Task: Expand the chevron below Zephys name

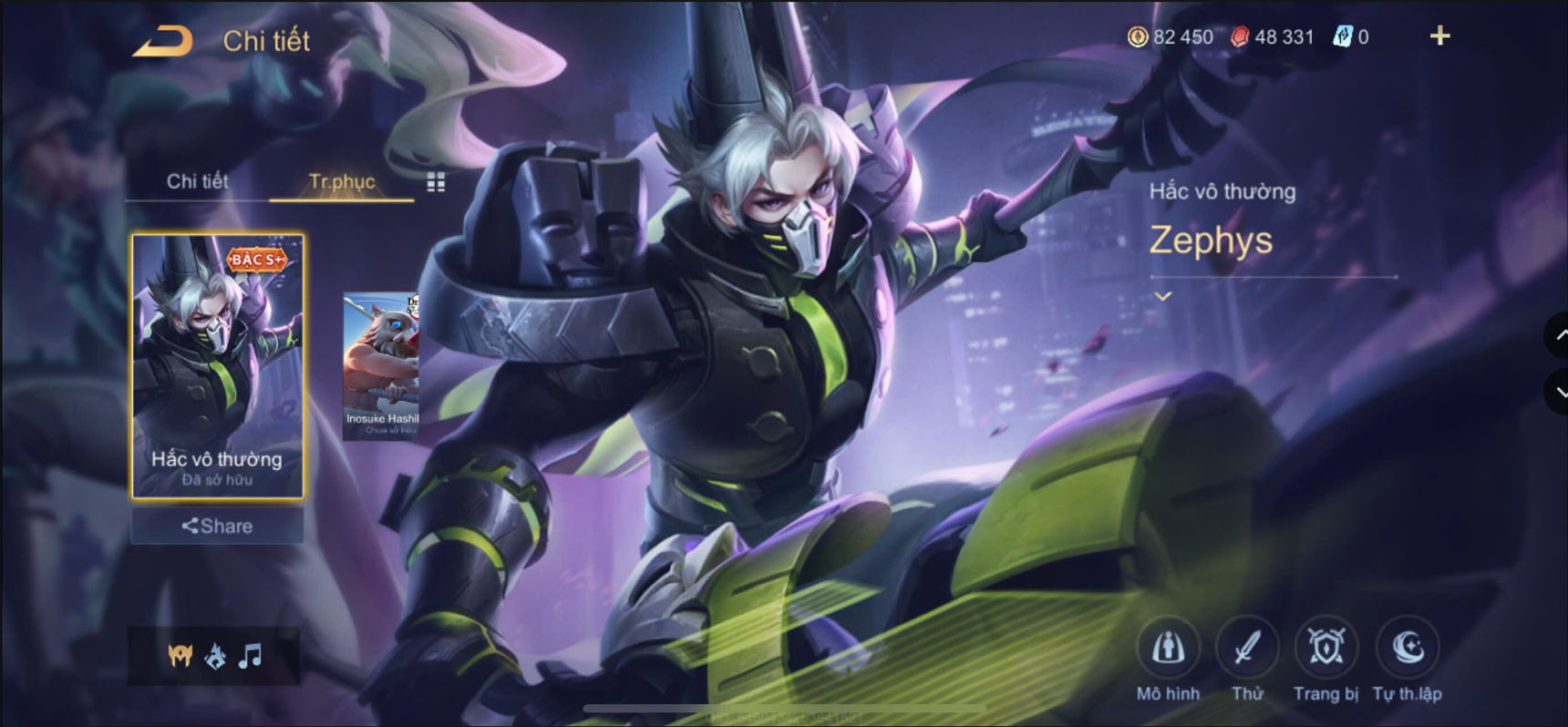Action: [x=1162, y=294]
